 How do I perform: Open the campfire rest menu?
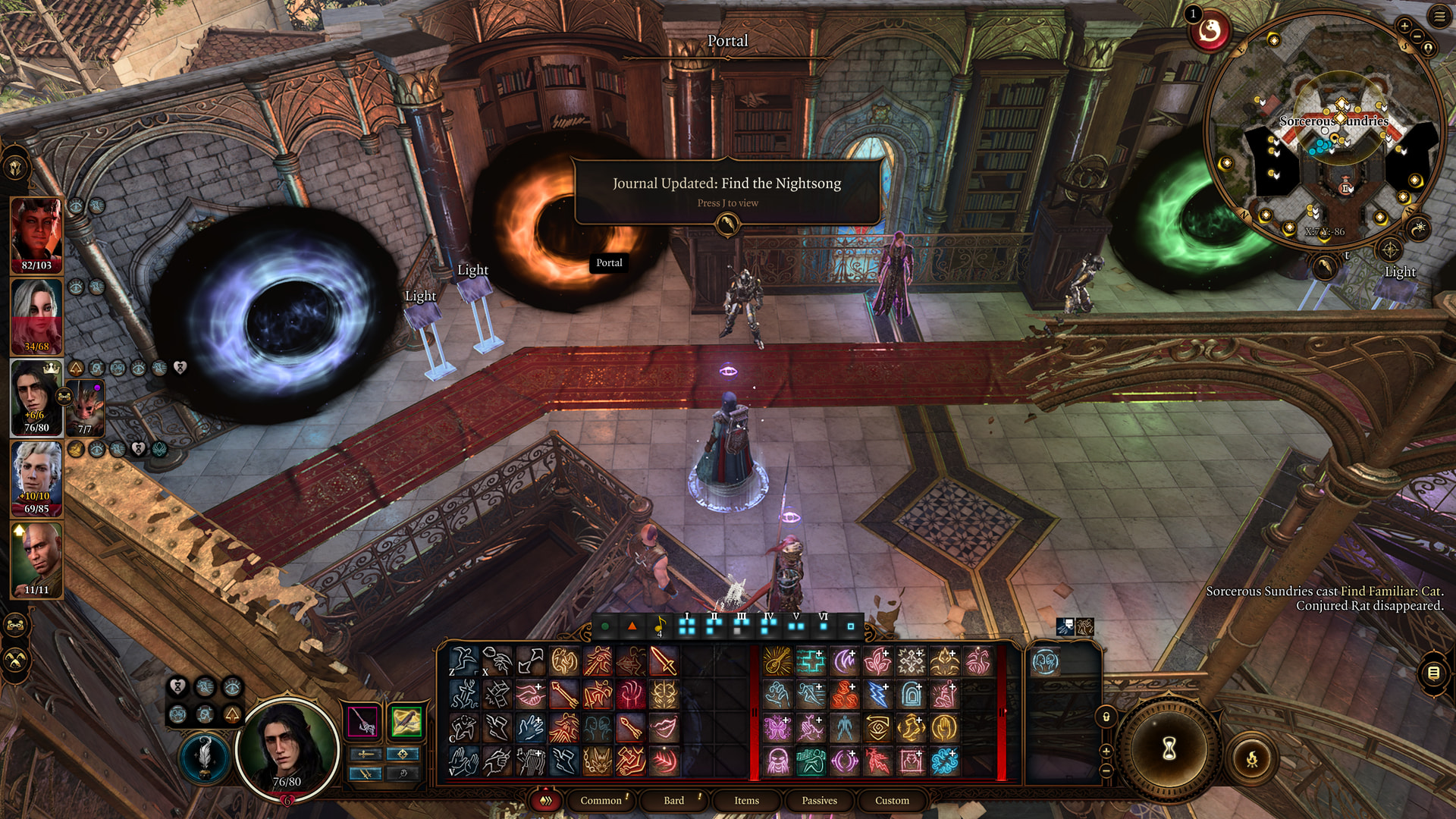(x=1252, y=758)
